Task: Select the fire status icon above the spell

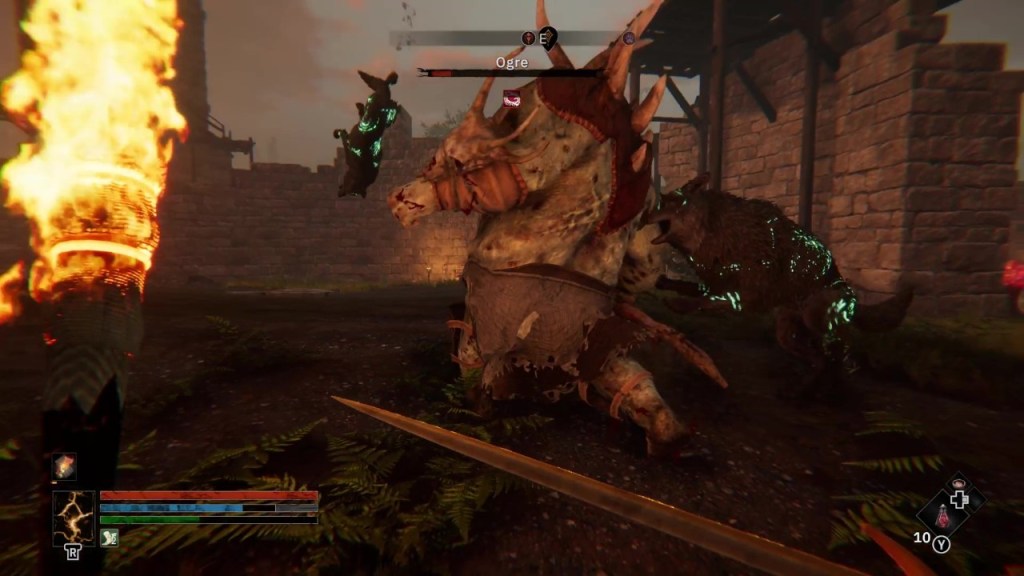Action: (65, 466)
